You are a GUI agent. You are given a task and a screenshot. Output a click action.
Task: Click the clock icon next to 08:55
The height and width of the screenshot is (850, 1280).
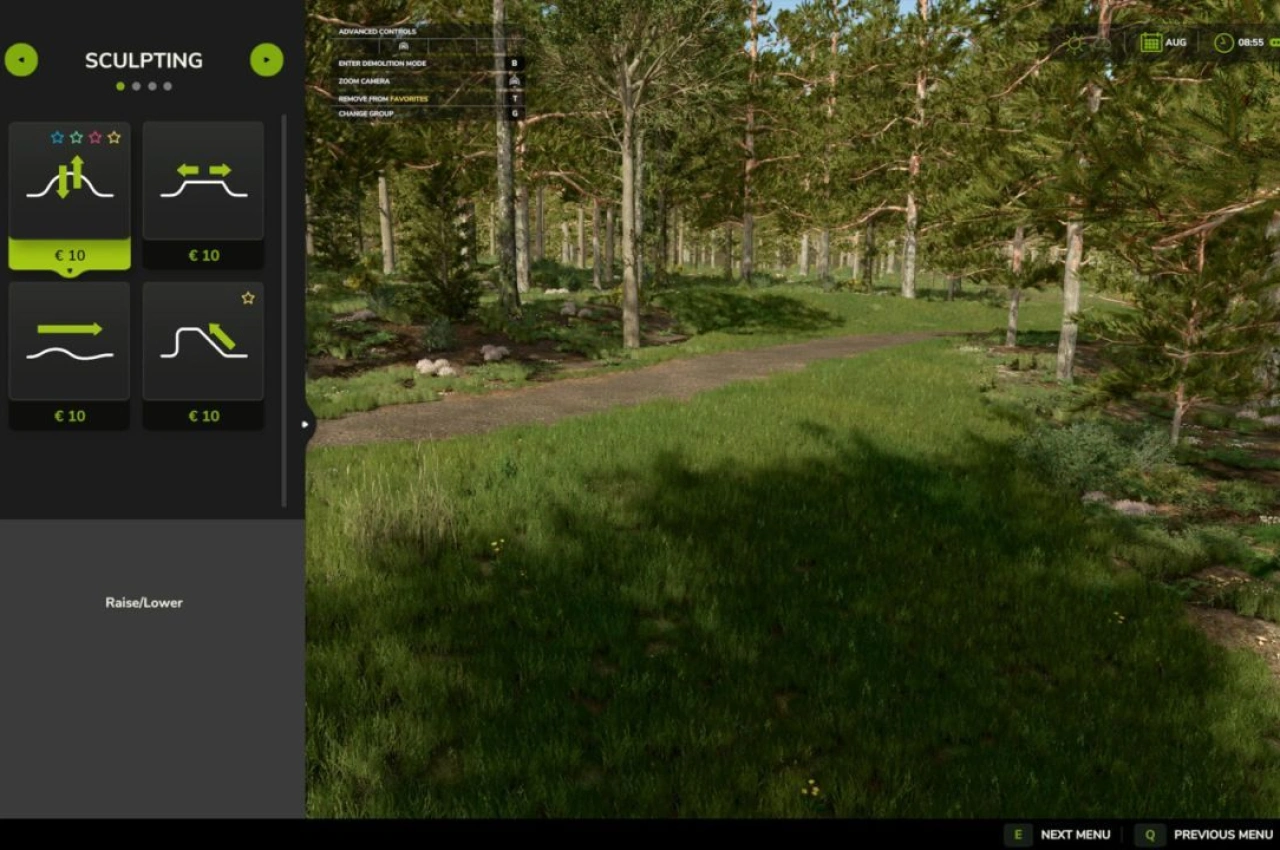[x=1222, y=42]
